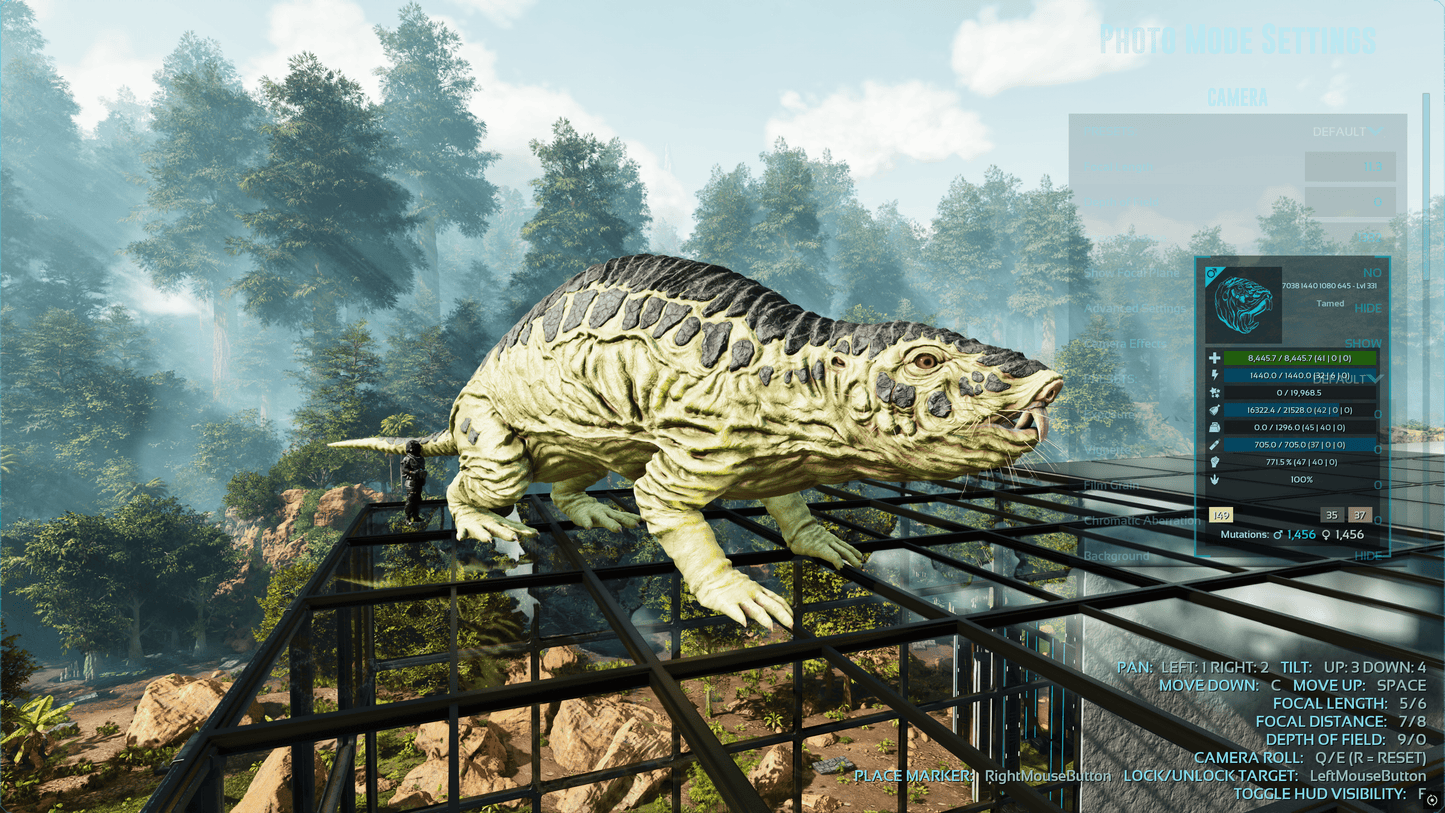Click the Stamina lightning bolt icon
The image size is (1445, 813).
pyautogui.click(x=1214, y=373)
